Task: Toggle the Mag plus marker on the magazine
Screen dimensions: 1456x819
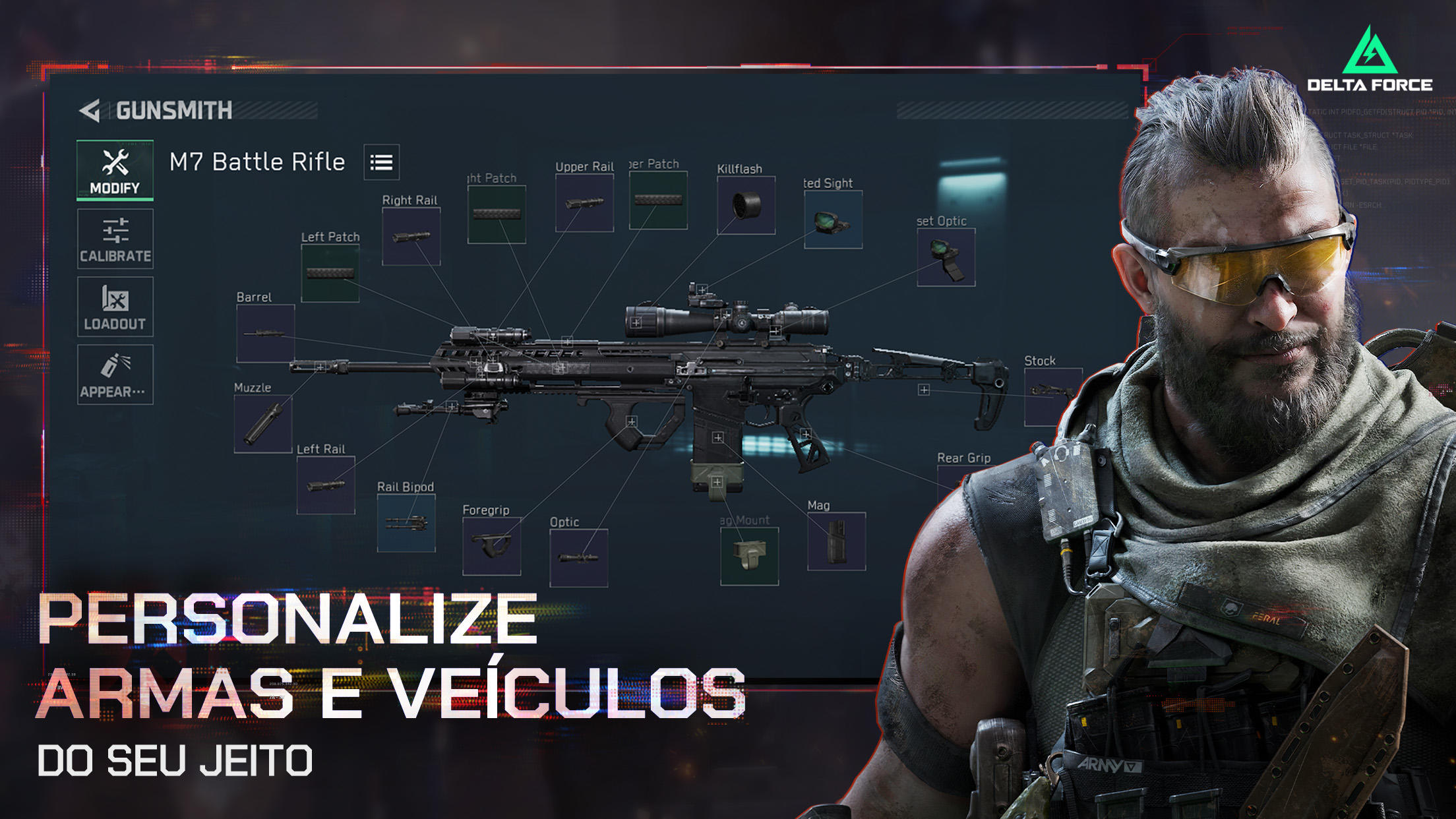Action: pos(717,437)
